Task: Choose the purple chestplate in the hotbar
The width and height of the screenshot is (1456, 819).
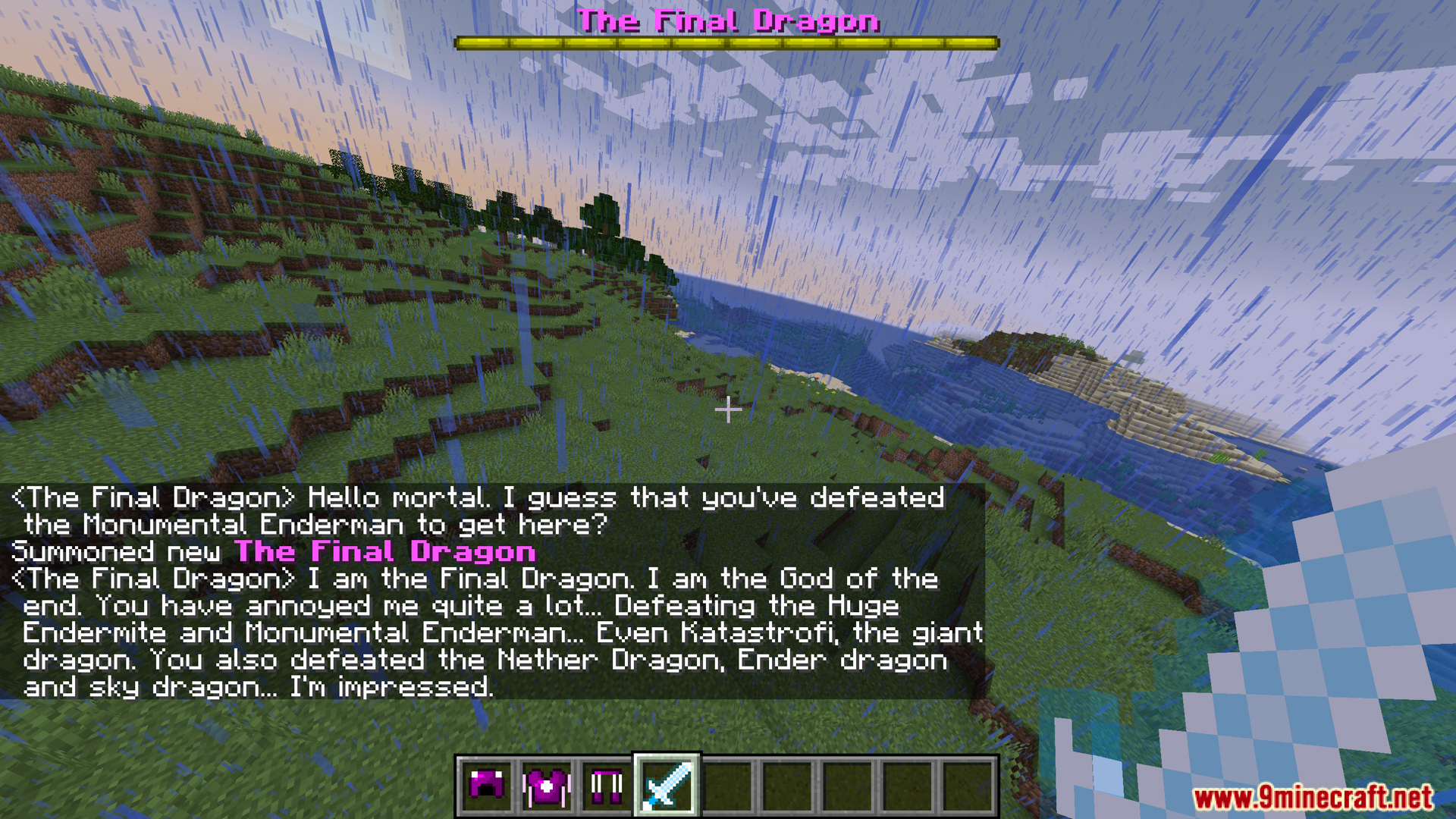Action: [x=546, y=786]
